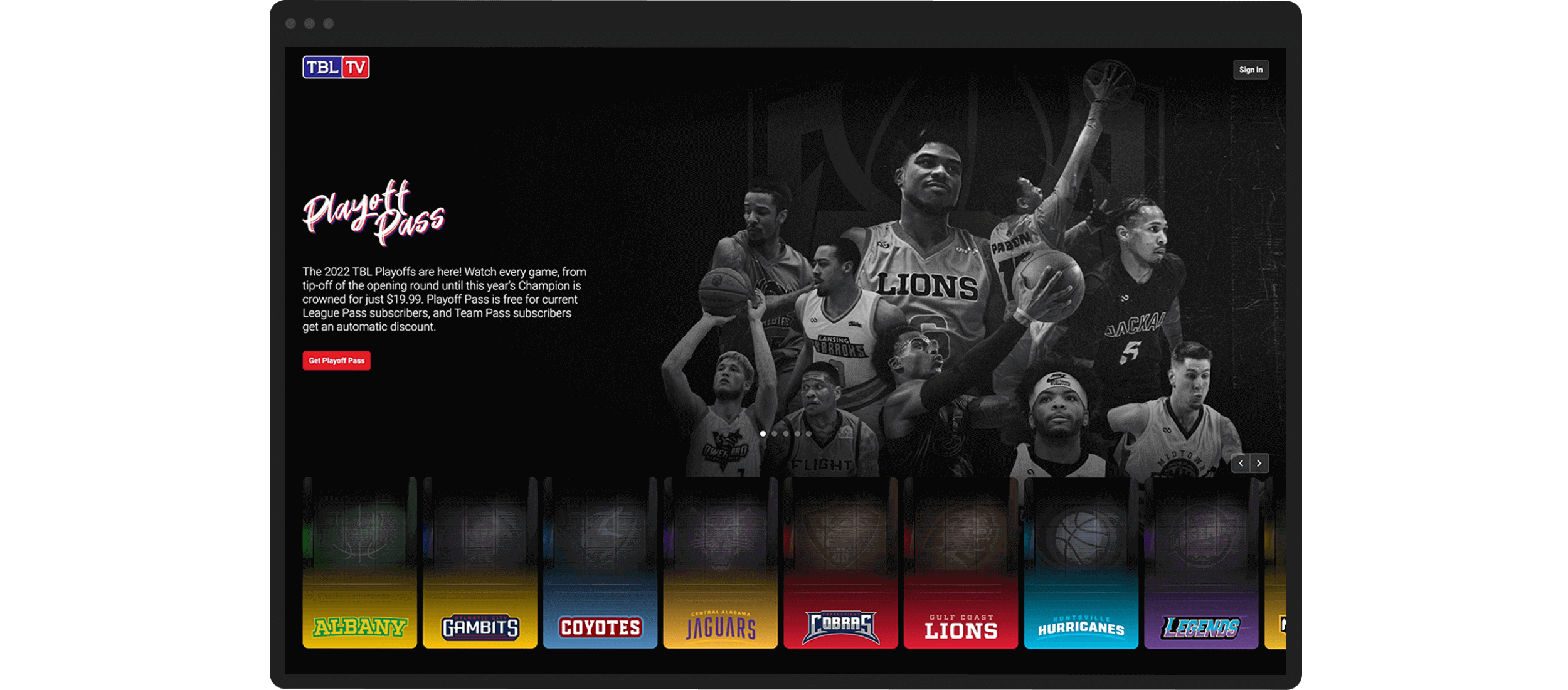
Task: Advance to the next carousel slide arrow
Action: pyautogui.click(x=1259, y=463)
